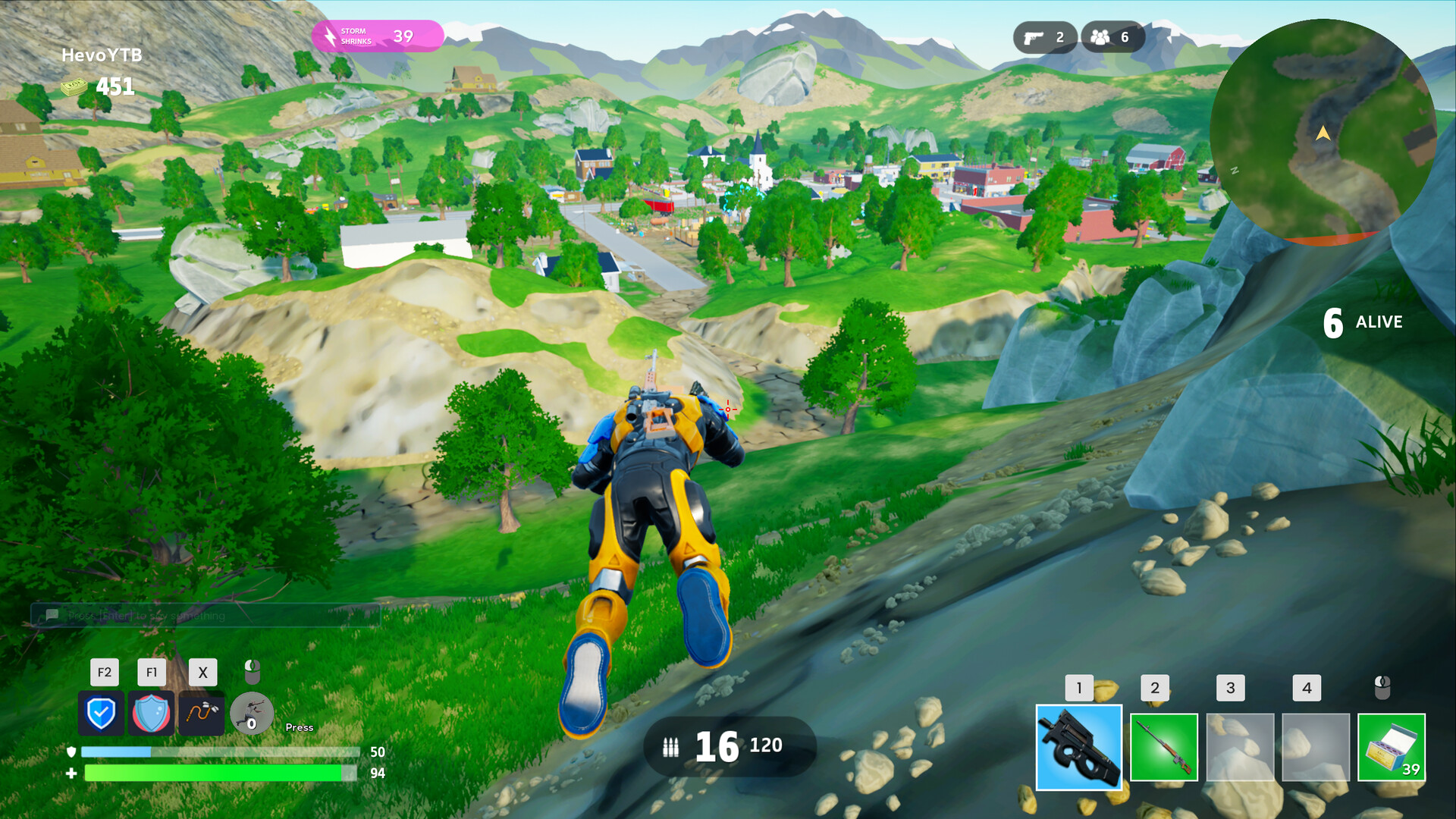Viewport: 1456px width, 819px height.
Task: Use the grapple whip ability bound to X
Action: pyautogui.click(x=202, y=714)
